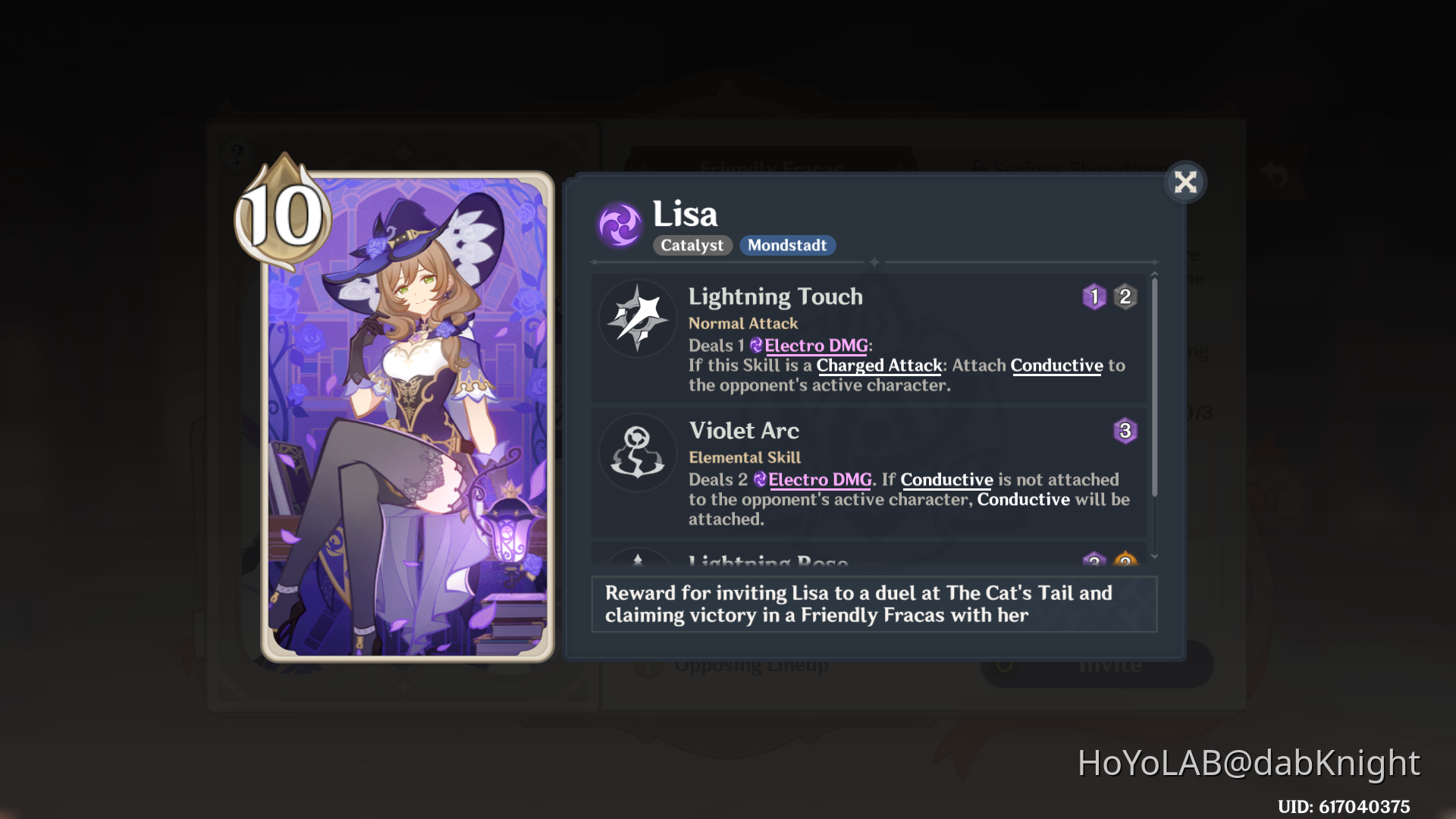Select the Lightning Touch normal attack icon
This screenshot has height=819, width=1456.
point(637,318)
